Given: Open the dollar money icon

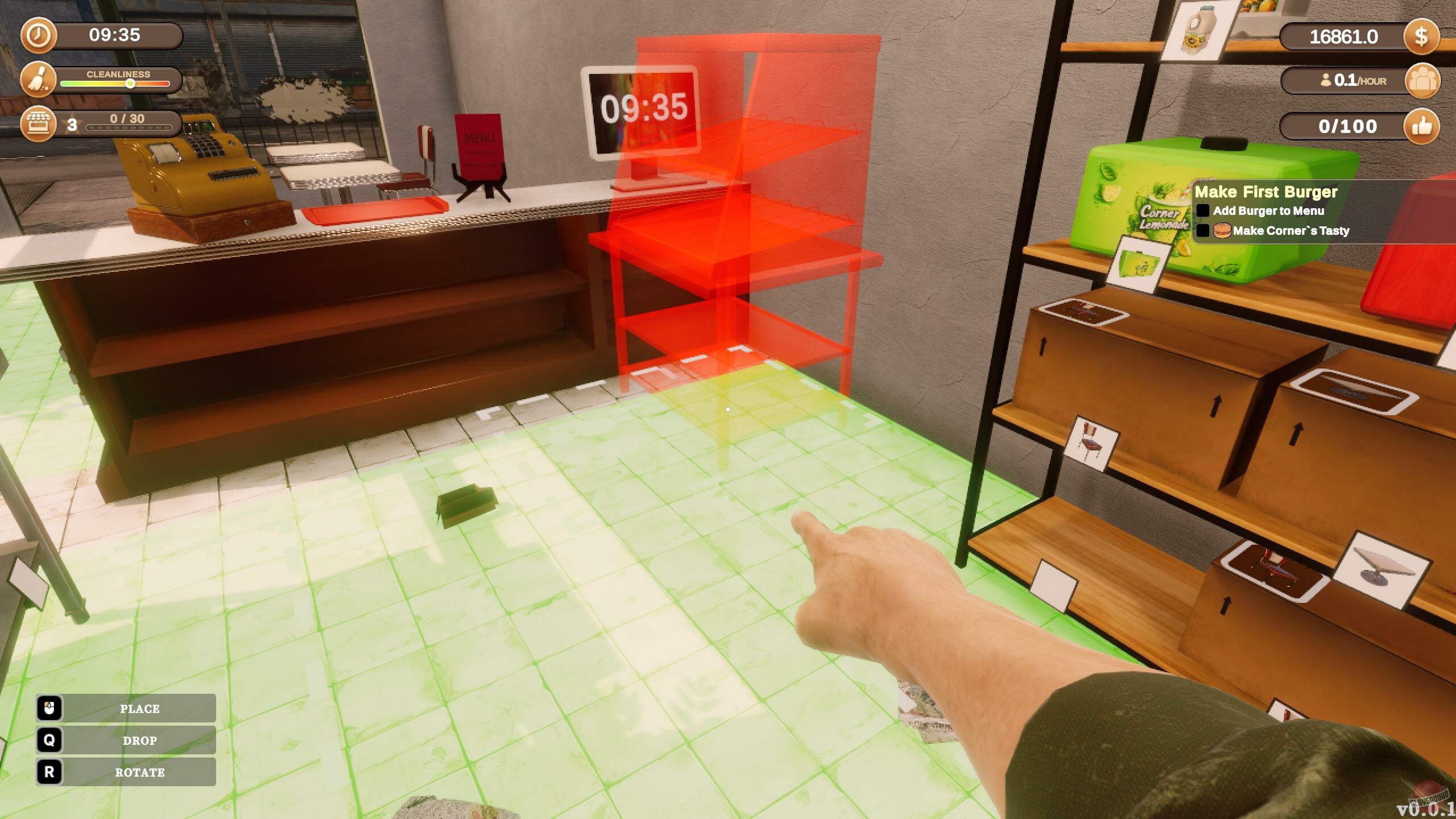Looking at the screenshot, I should (1423, 36).
